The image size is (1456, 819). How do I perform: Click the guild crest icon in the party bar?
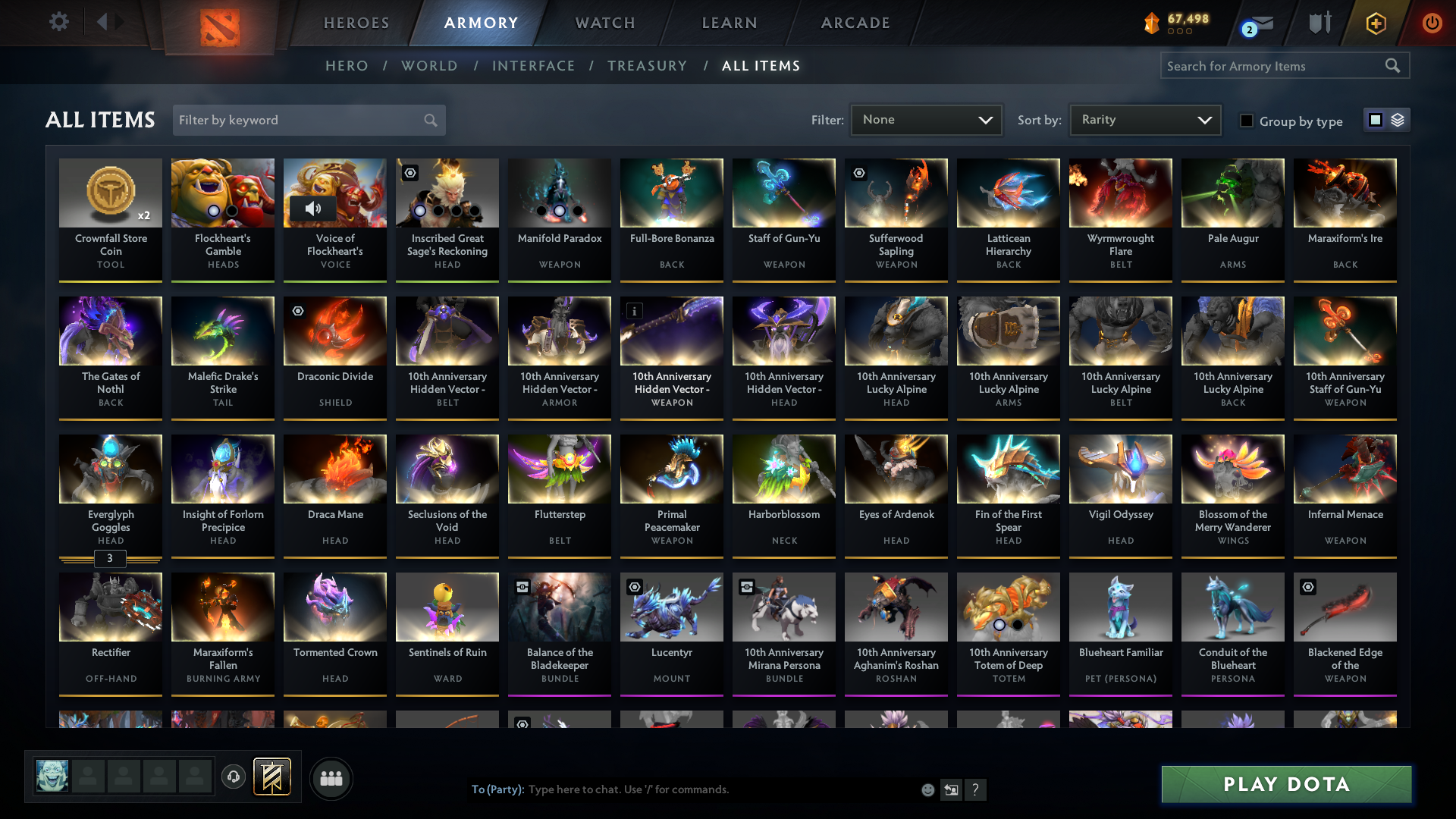(270, 777)
